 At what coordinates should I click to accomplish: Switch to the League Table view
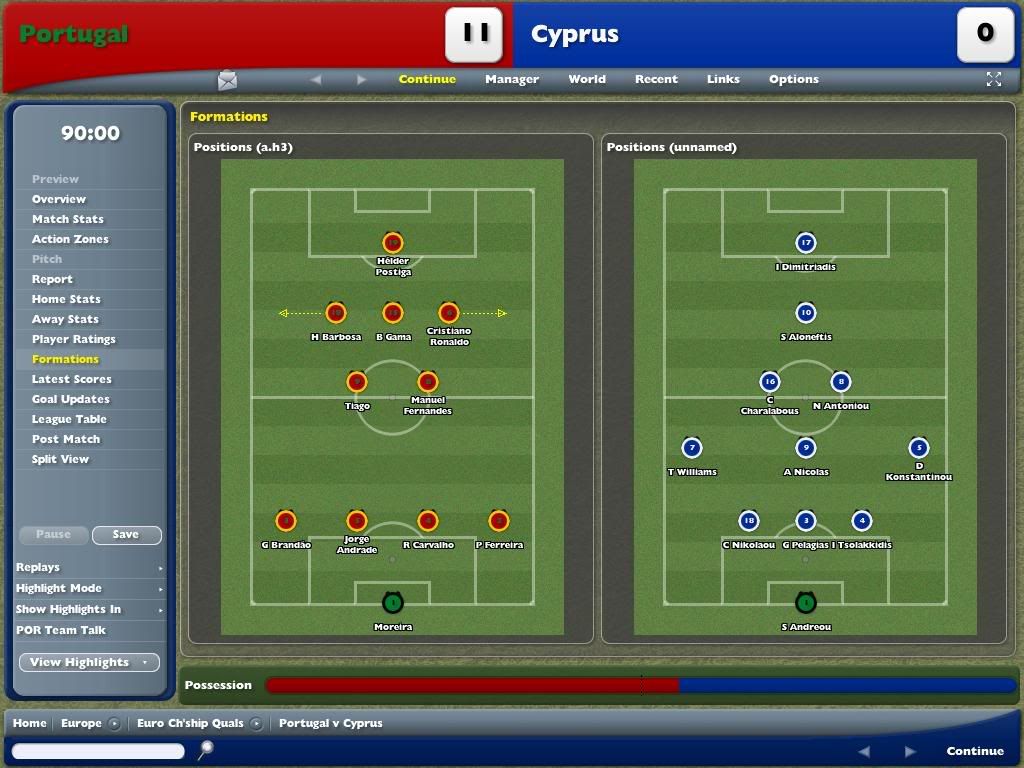click(68, 419)
